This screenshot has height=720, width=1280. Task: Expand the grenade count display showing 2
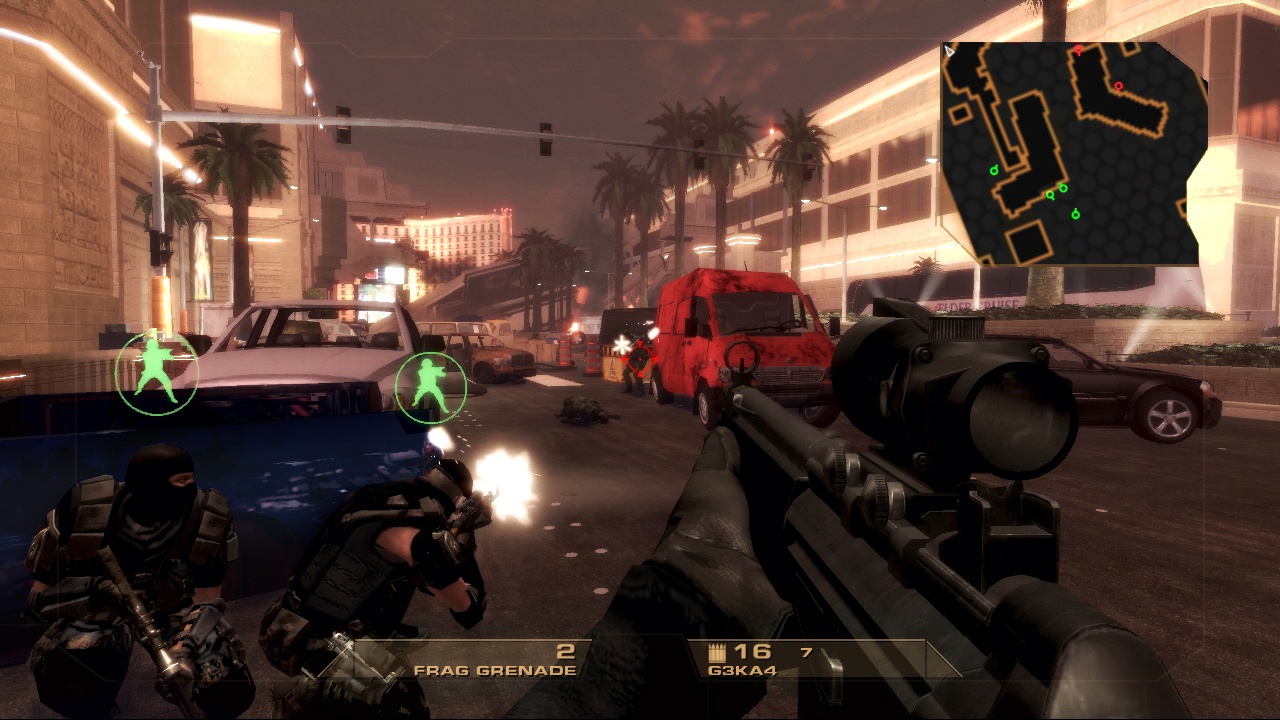pos(564,650)
